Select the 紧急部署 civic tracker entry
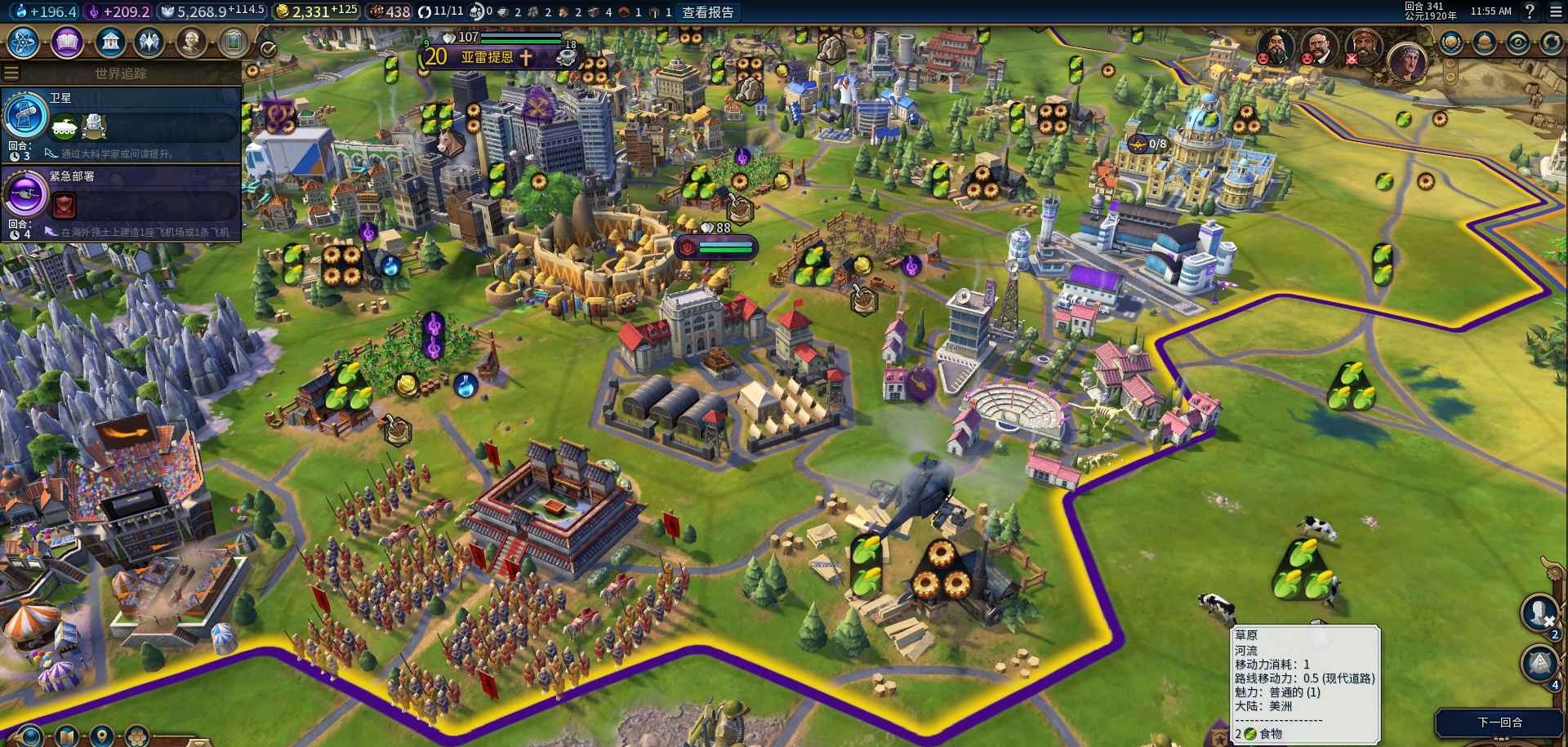Screen dimensions: 1568x747 coord(121,202)
